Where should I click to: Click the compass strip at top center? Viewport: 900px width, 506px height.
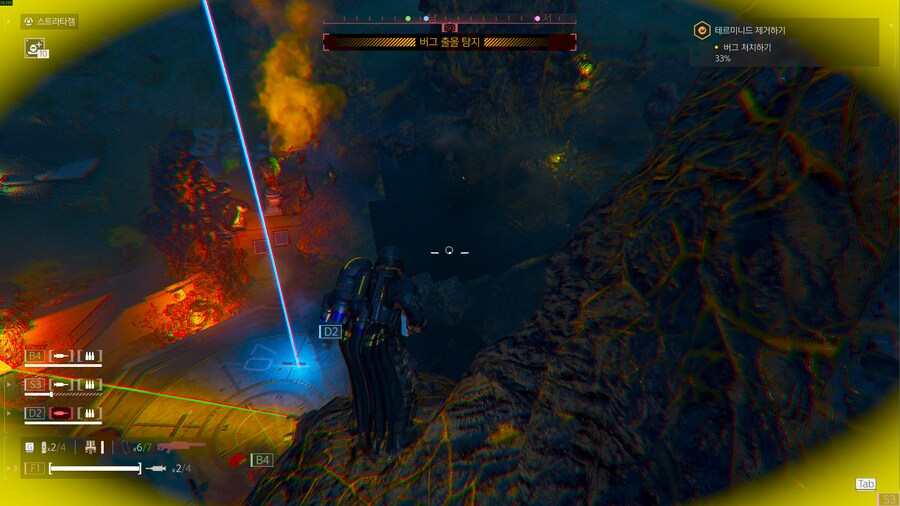(x=449, y=18)
